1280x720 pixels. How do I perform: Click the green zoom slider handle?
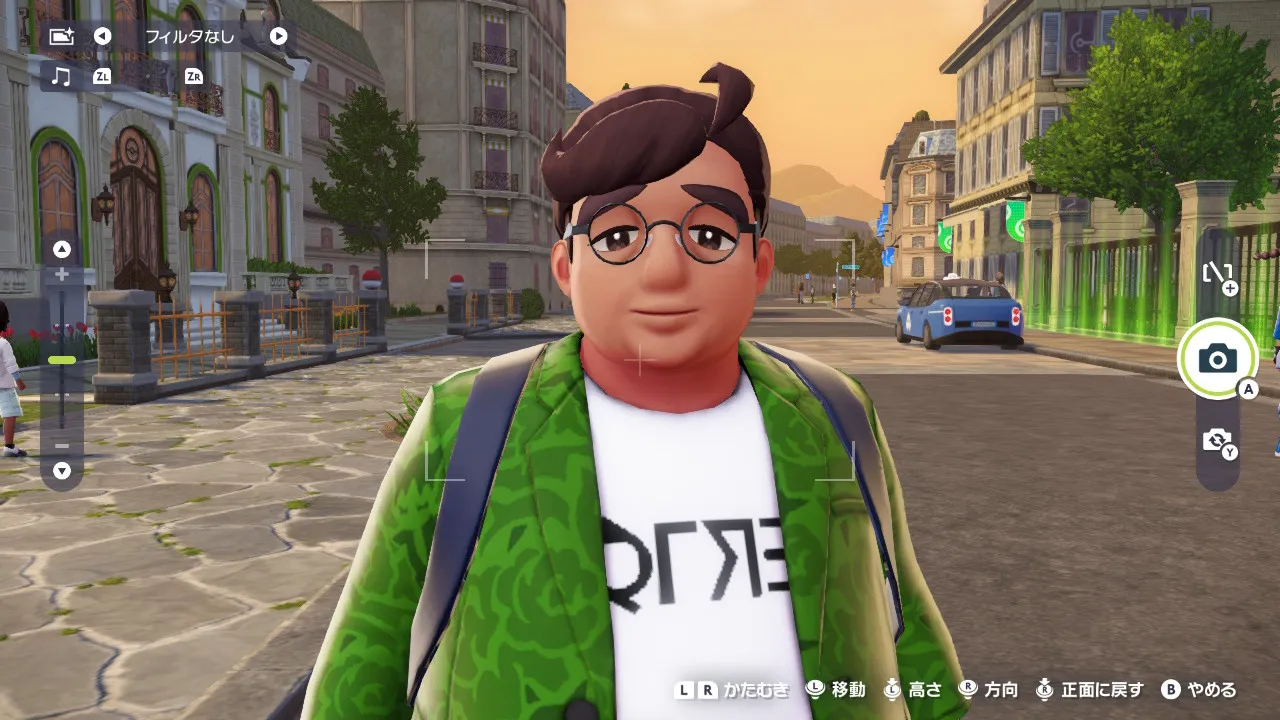(x=62, y=360)
